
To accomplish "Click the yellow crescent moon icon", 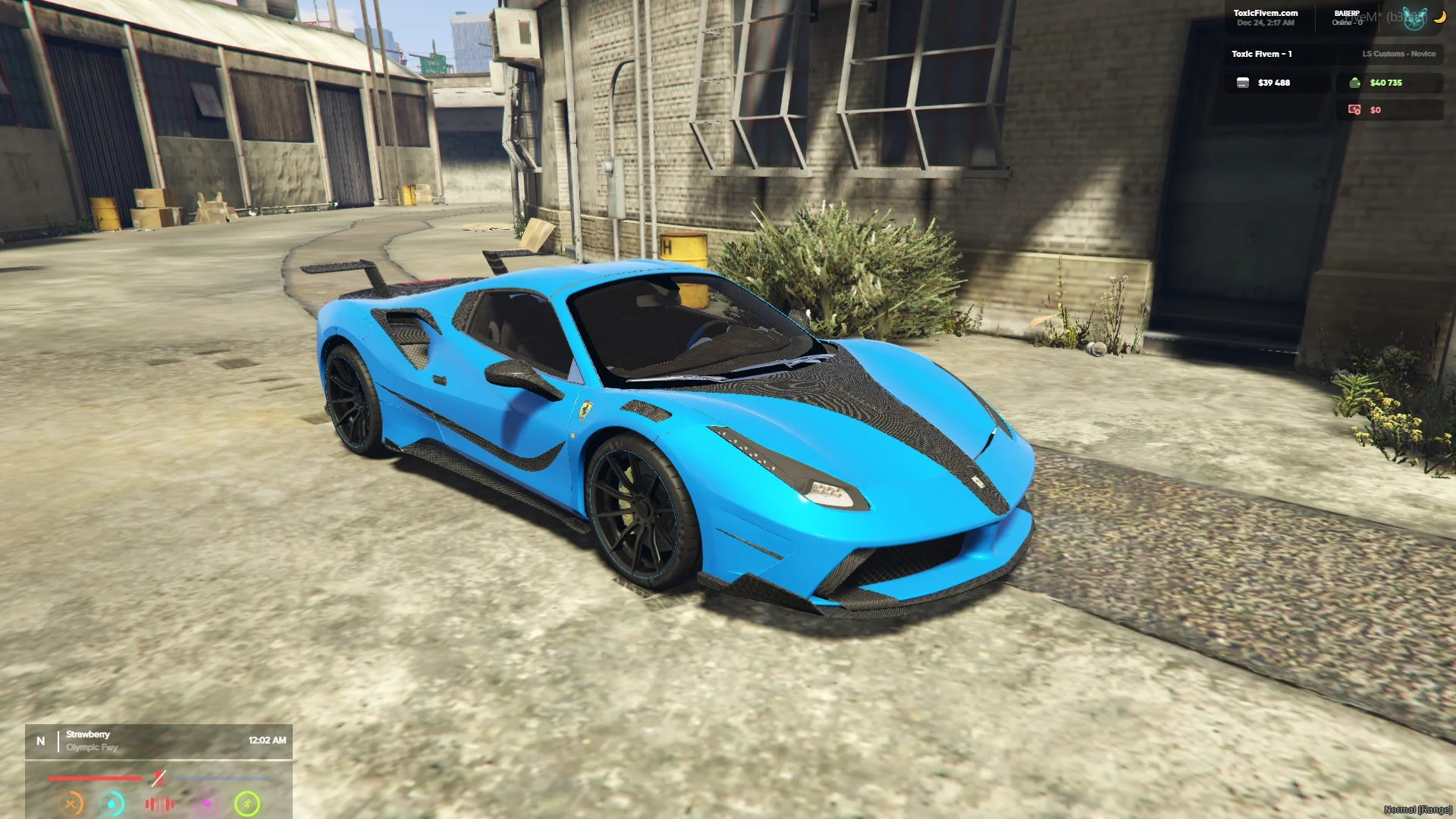I will (x=1439, y=17).
